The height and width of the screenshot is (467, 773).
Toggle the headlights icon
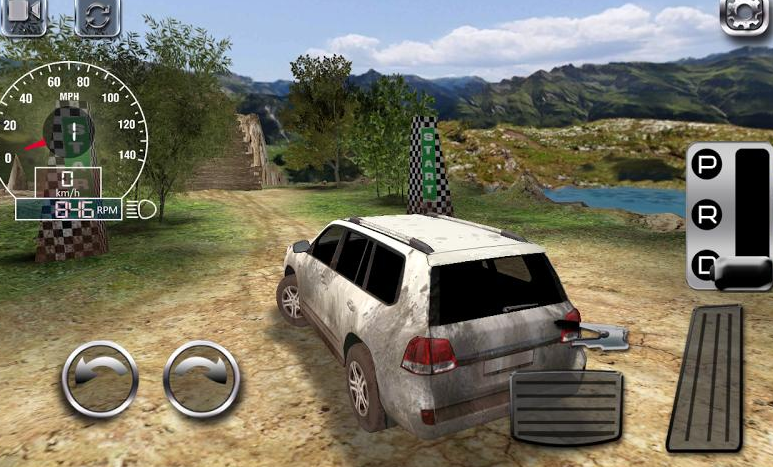click(x=146, y=210)
